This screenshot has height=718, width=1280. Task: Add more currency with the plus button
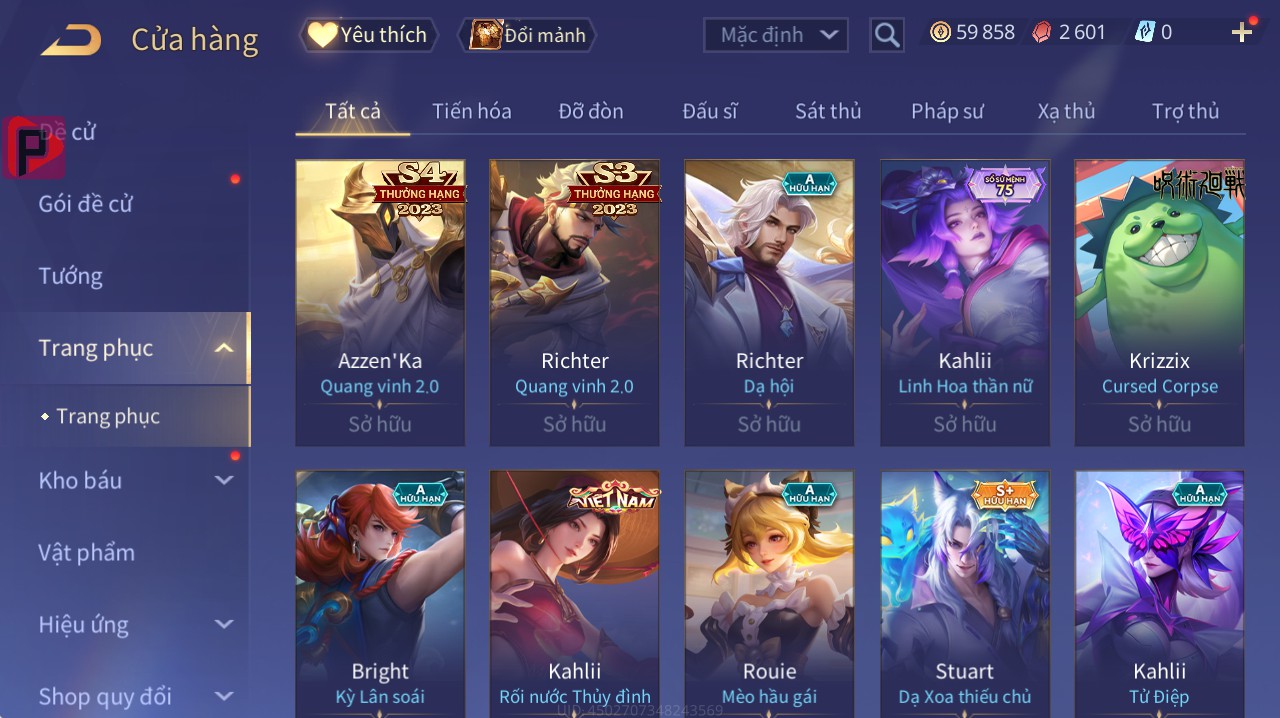coord(1241,33)
